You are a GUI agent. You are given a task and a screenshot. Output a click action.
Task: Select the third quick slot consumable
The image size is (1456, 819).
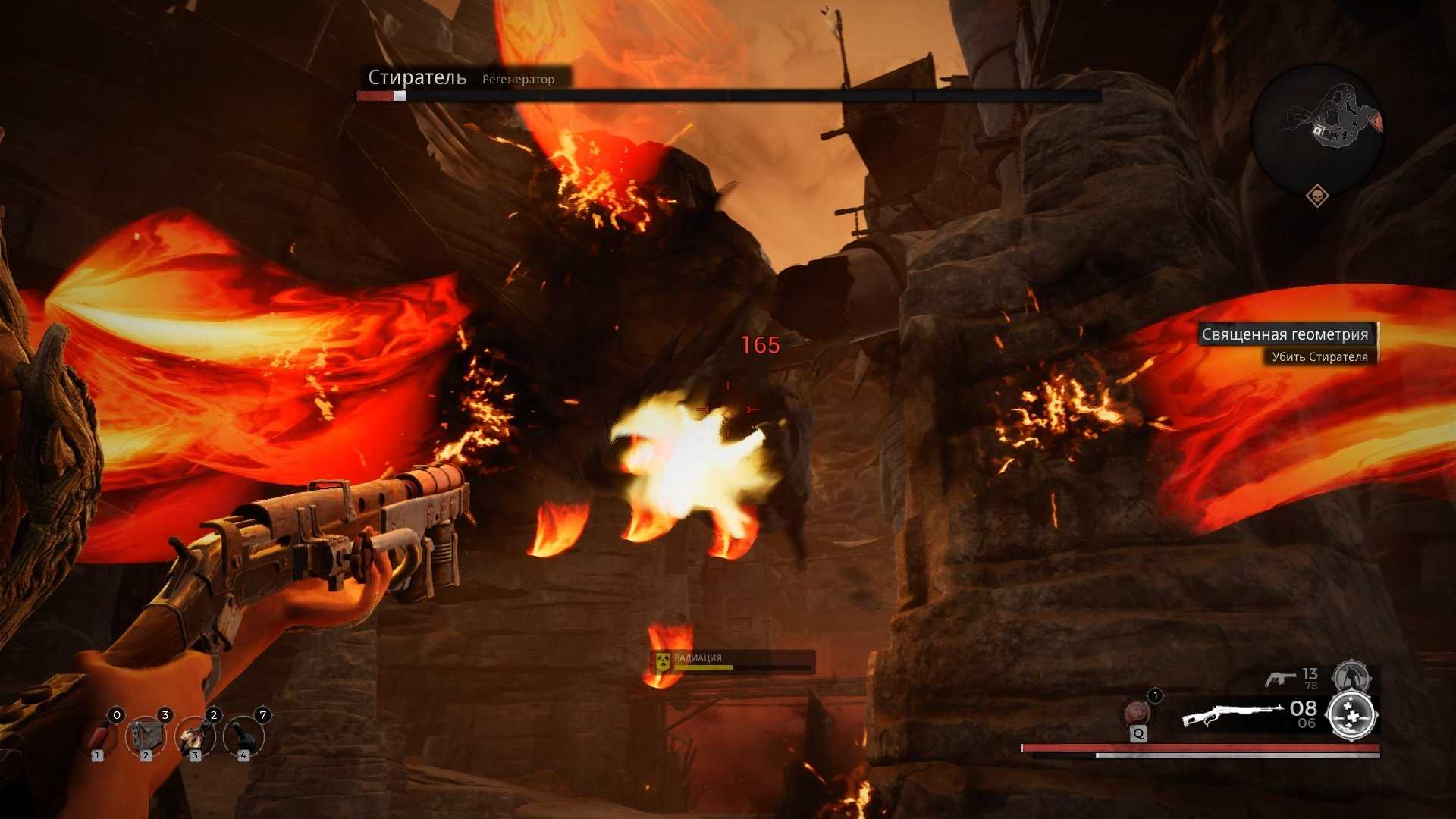195,735
